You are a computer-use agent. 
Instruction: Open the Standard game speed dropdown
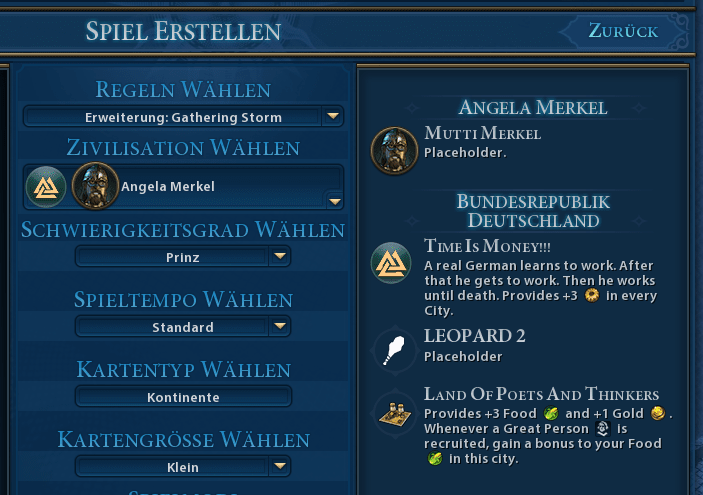[x=183, y=327]
